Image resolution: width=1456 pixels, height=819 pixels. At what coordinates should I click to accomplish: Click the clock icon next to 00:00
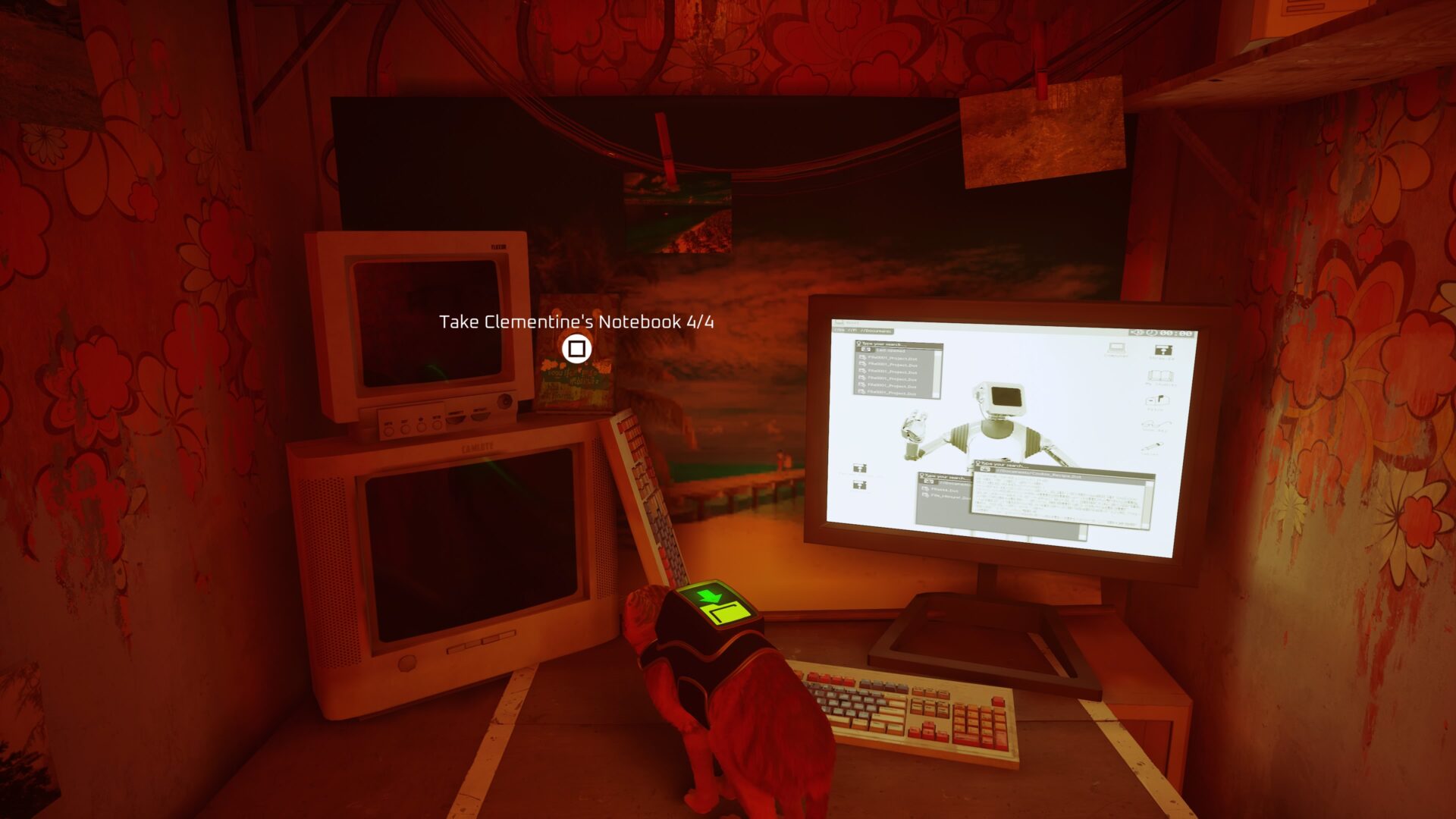pos(1150,332)
